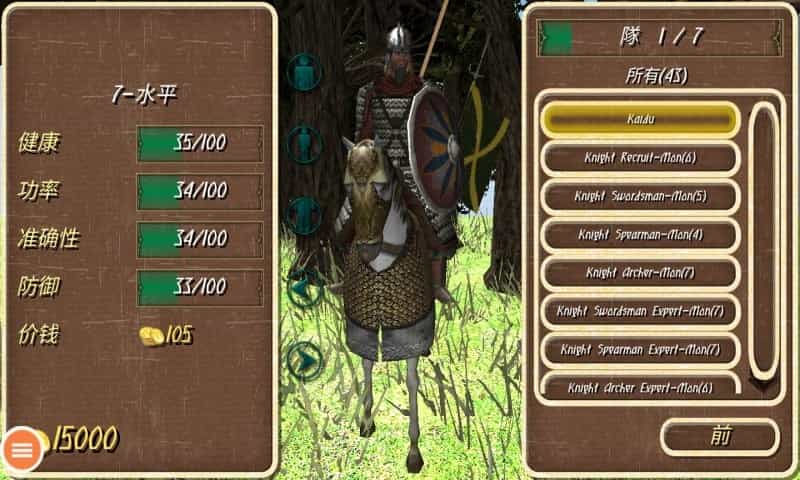This screenshot has height=480, width=800.
Task: Select Knight Swordsman-Man(5) entry
Action: pos(640,196)
